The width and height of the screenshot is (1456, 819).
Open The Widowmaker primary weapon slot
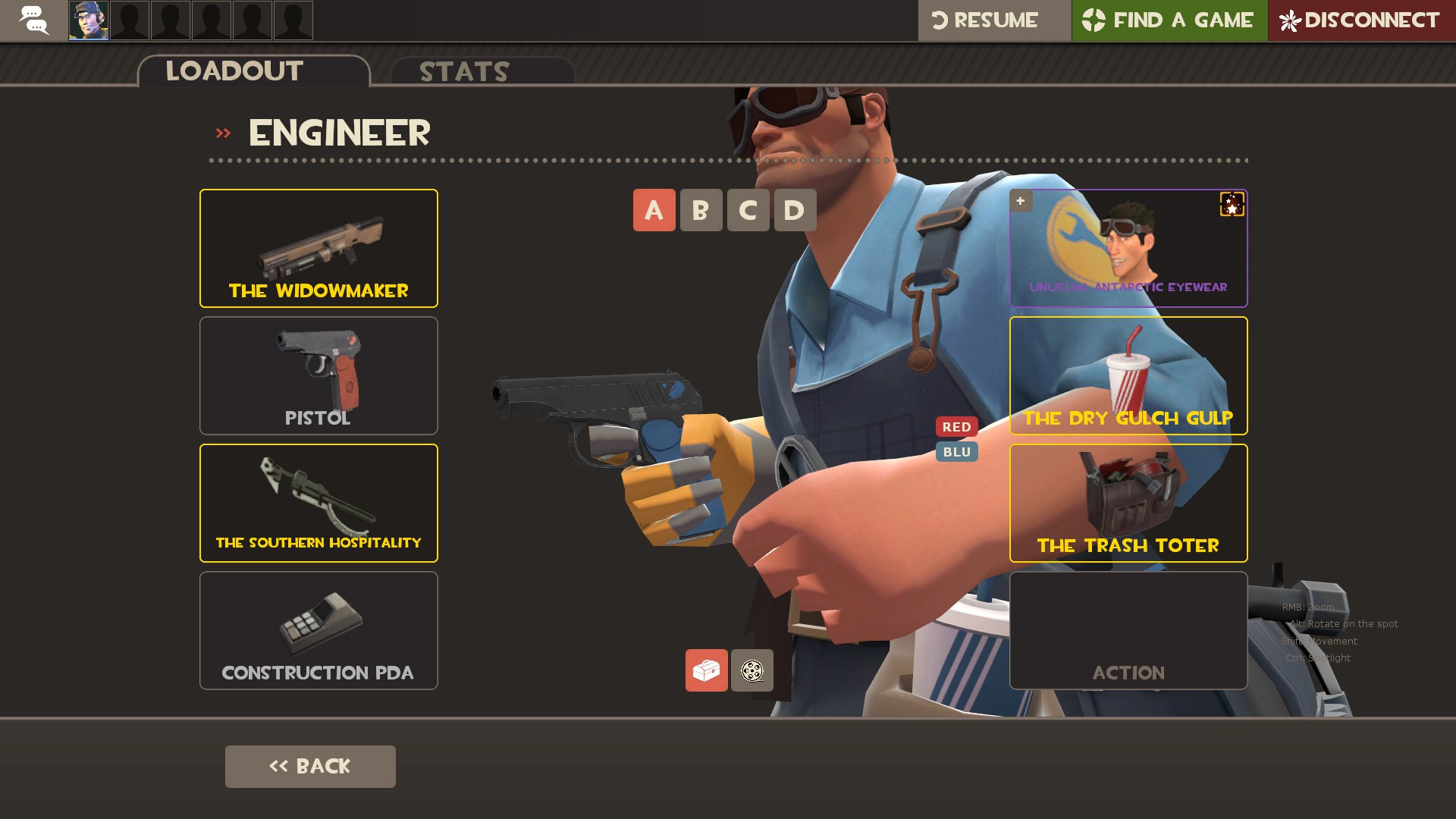pyautogui.click(x=318, y=247)
